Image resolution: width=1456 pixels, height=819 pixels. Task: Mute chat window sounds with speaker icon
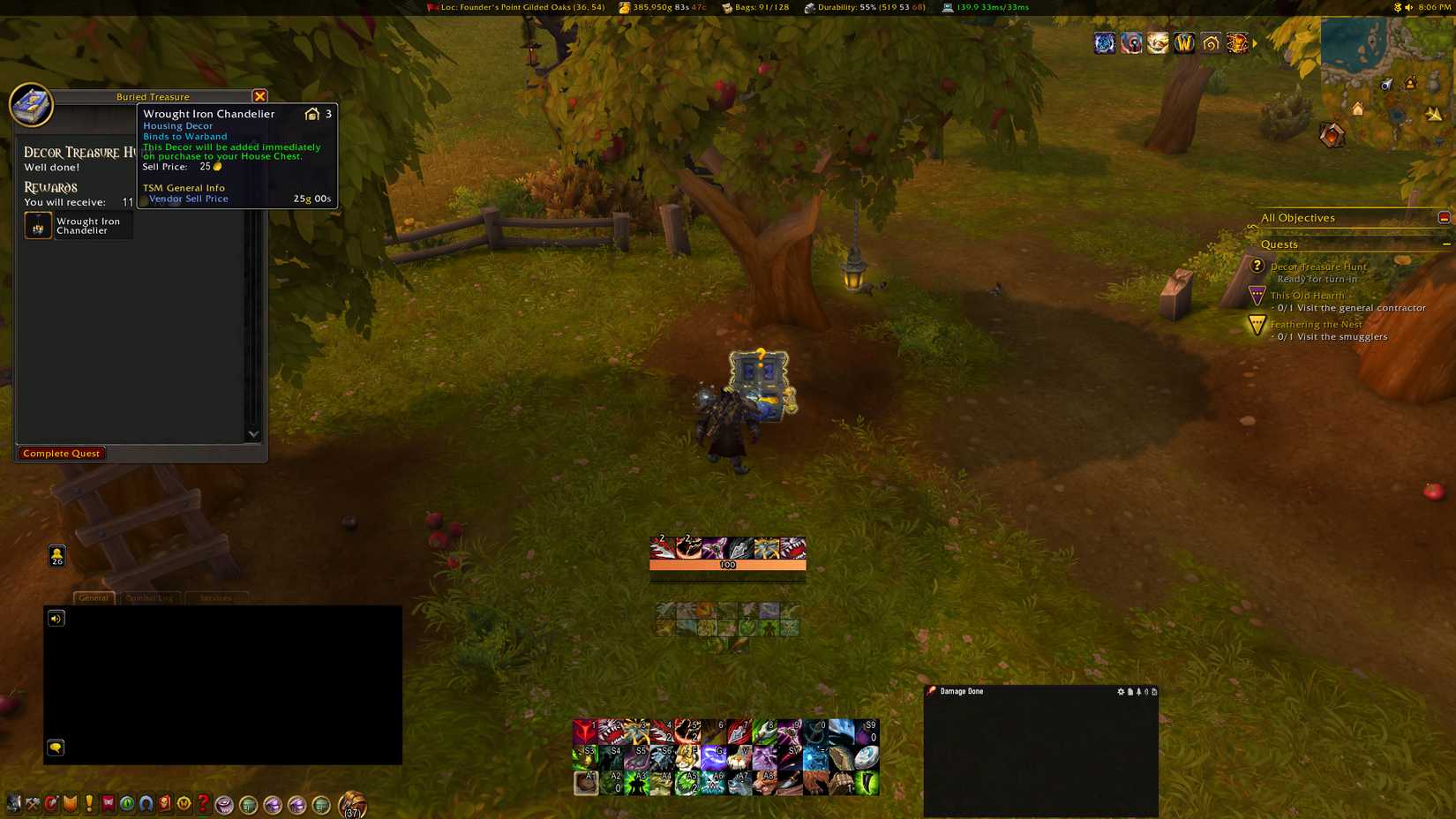(56, 617)
